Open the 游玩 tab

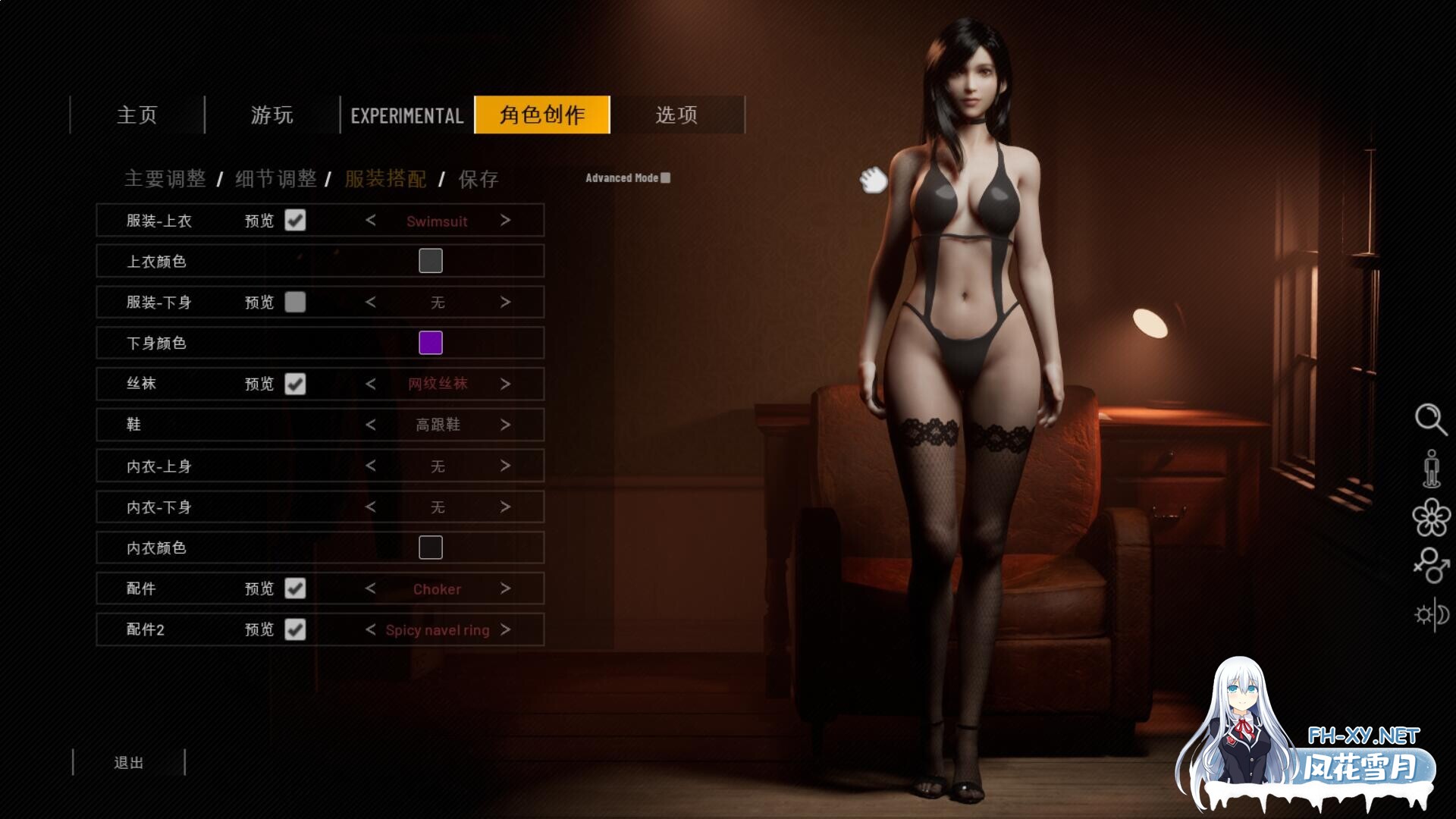[272, 115]
